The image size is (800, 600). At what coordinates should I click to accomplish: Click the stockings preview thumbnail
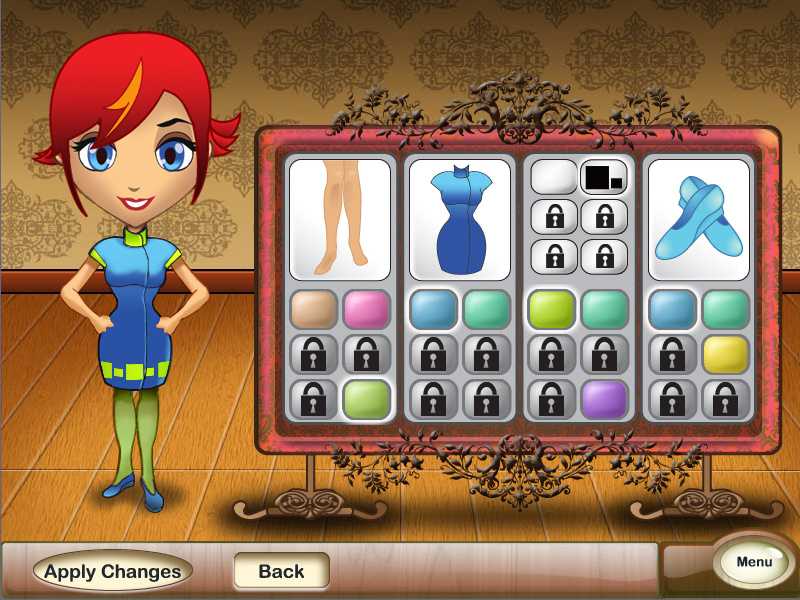340,219
